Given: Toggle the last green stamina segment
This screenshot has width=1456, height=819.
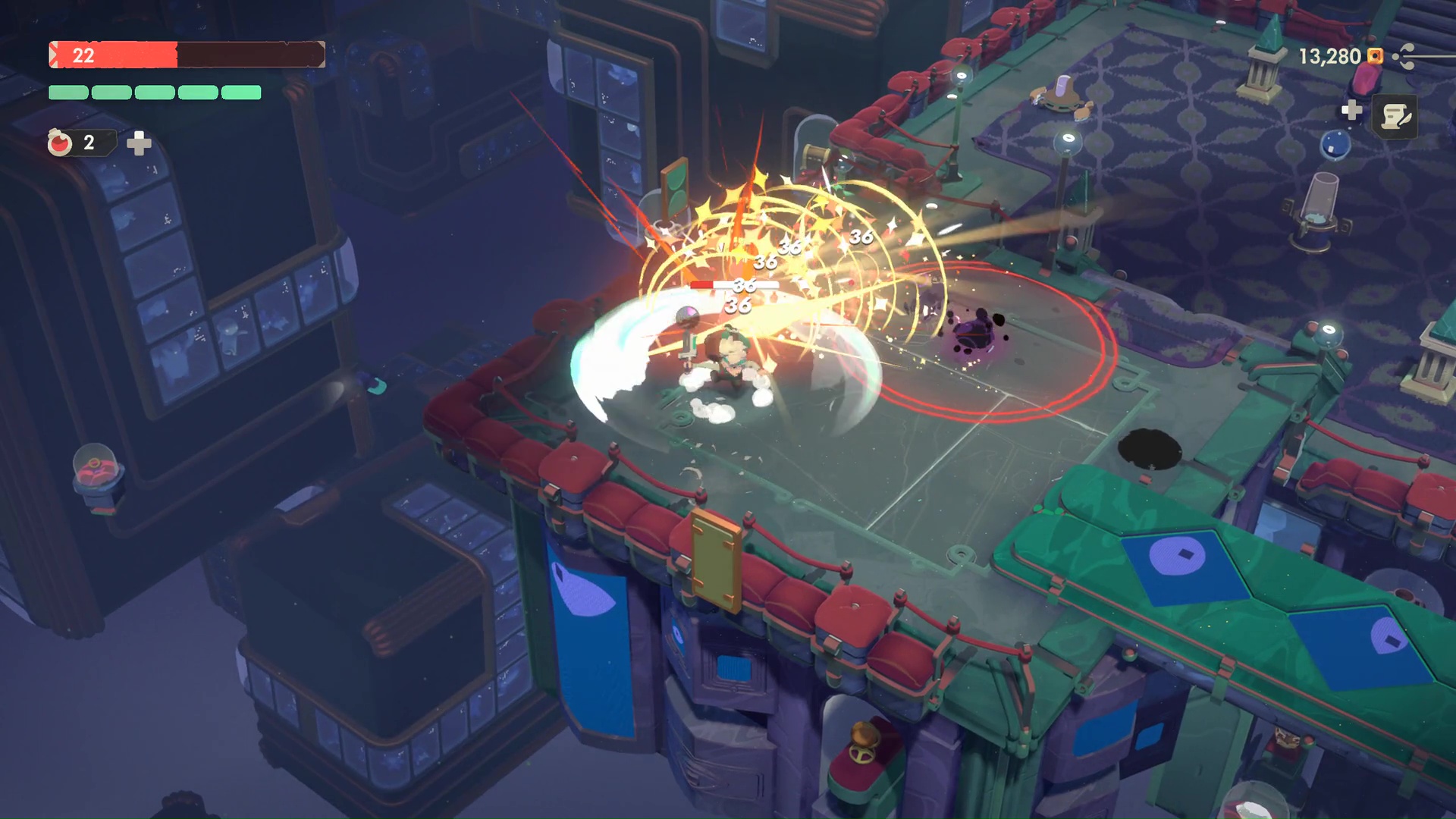Looking at the screenshot, I should pyautogui.click(x=241, y=93).
